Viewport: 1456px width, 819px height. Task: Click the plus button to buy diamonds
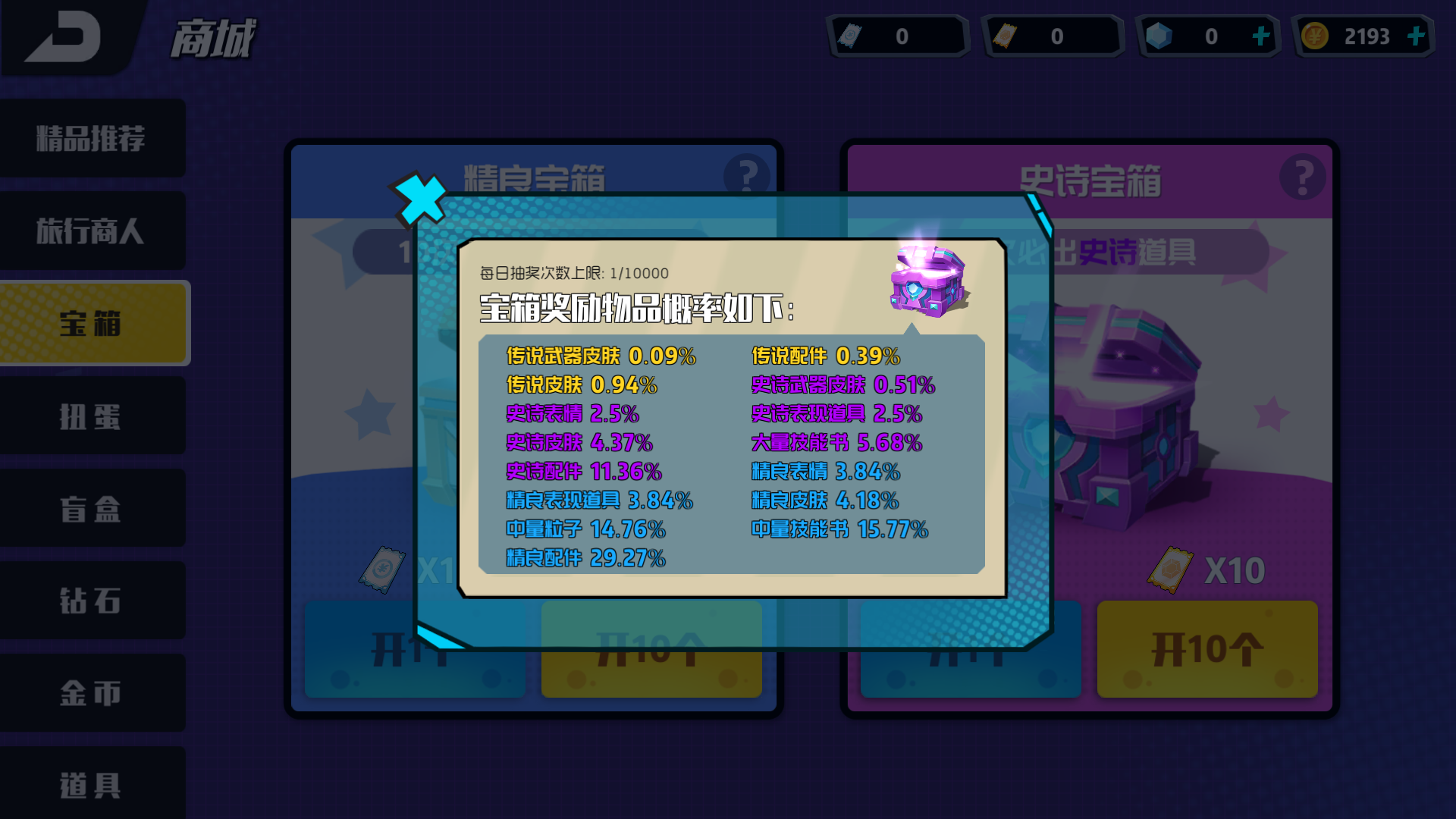(1262, 36)
